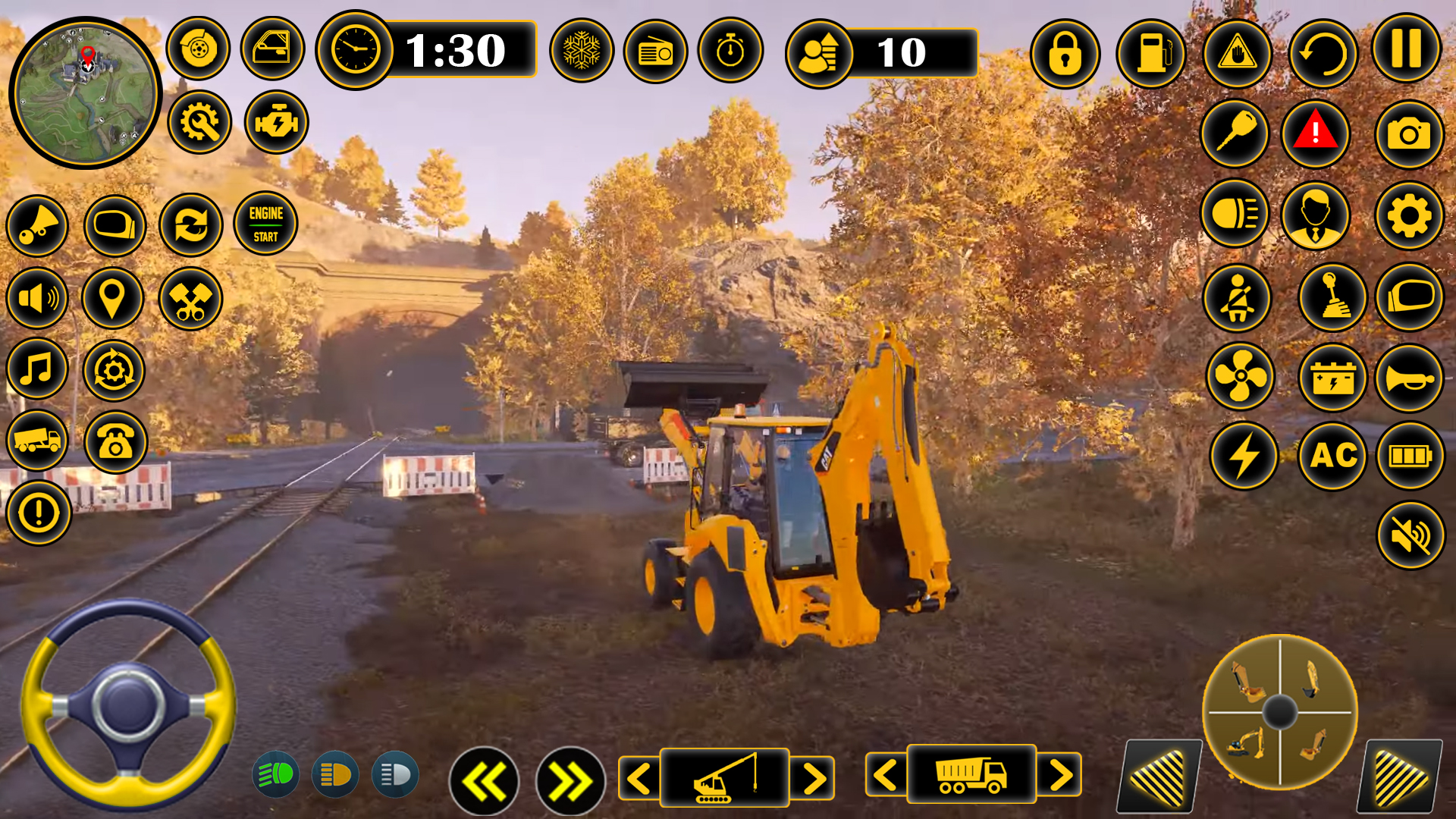Click the padlock lock icon
Image resolution: width=1456 pixels, height=819 pixels.
1065,54
